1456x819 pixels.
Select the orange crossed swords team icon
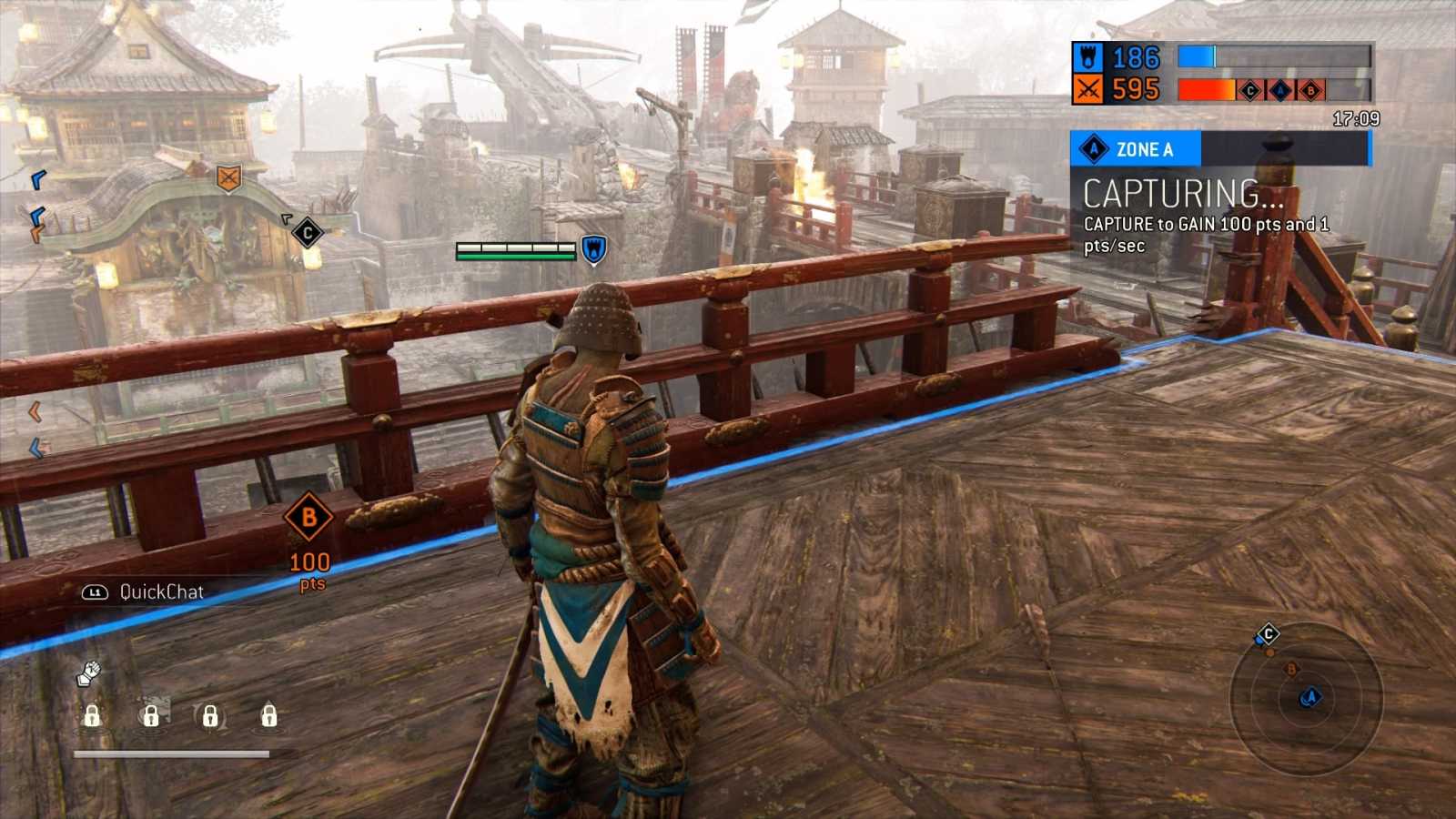point(1089,90)
